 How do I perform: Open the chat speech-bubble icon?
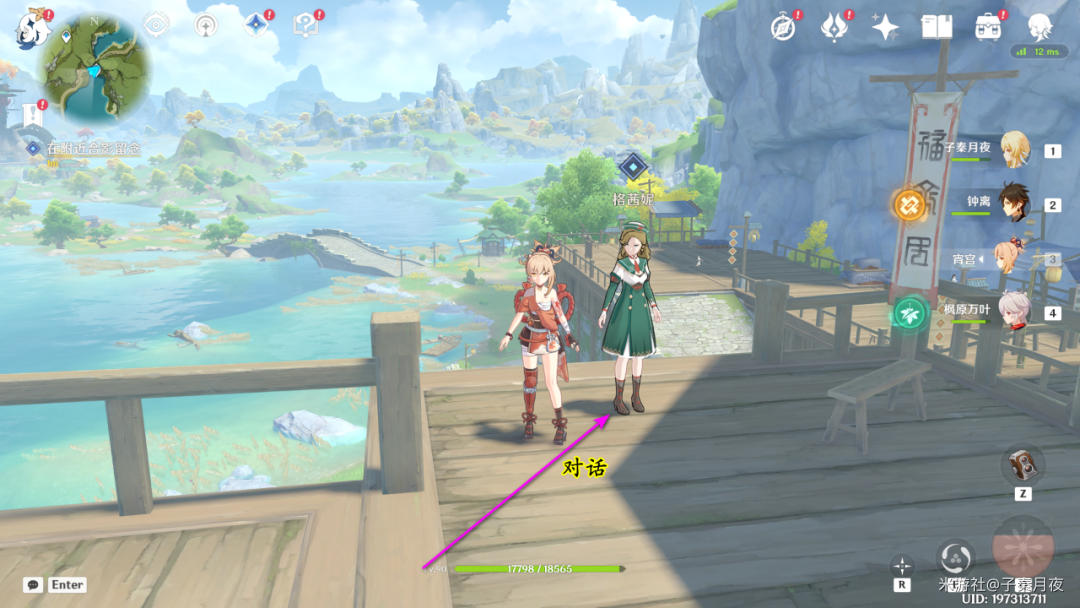33,585
